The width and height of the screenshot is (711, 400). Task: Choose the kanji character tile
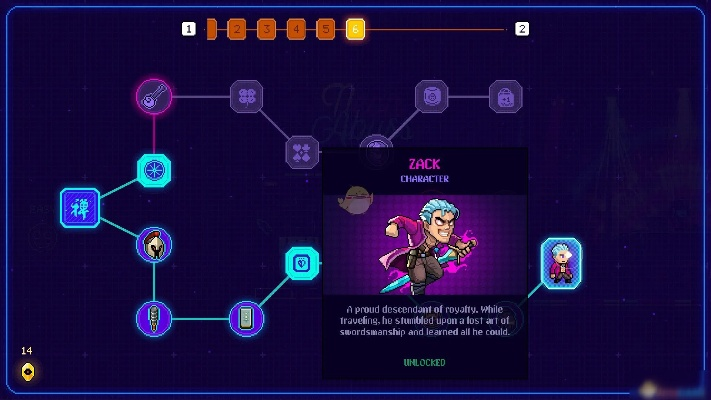coord(80,208)
